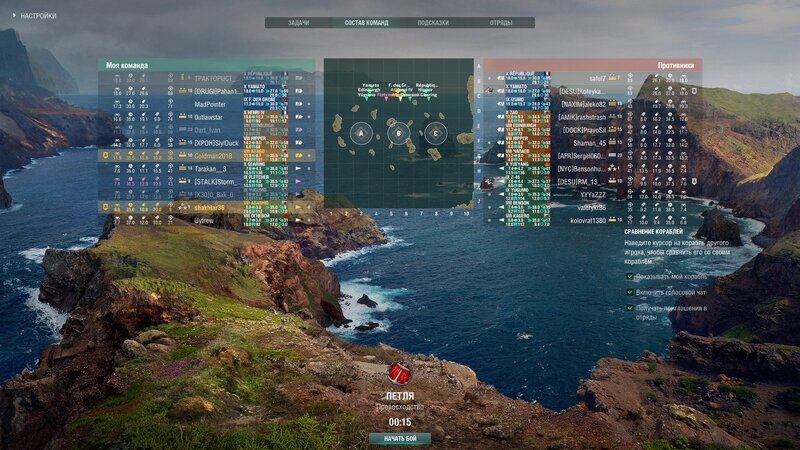Select teammate Outlawstar in the team list
The image size is (800, 450).
[209, 117]
